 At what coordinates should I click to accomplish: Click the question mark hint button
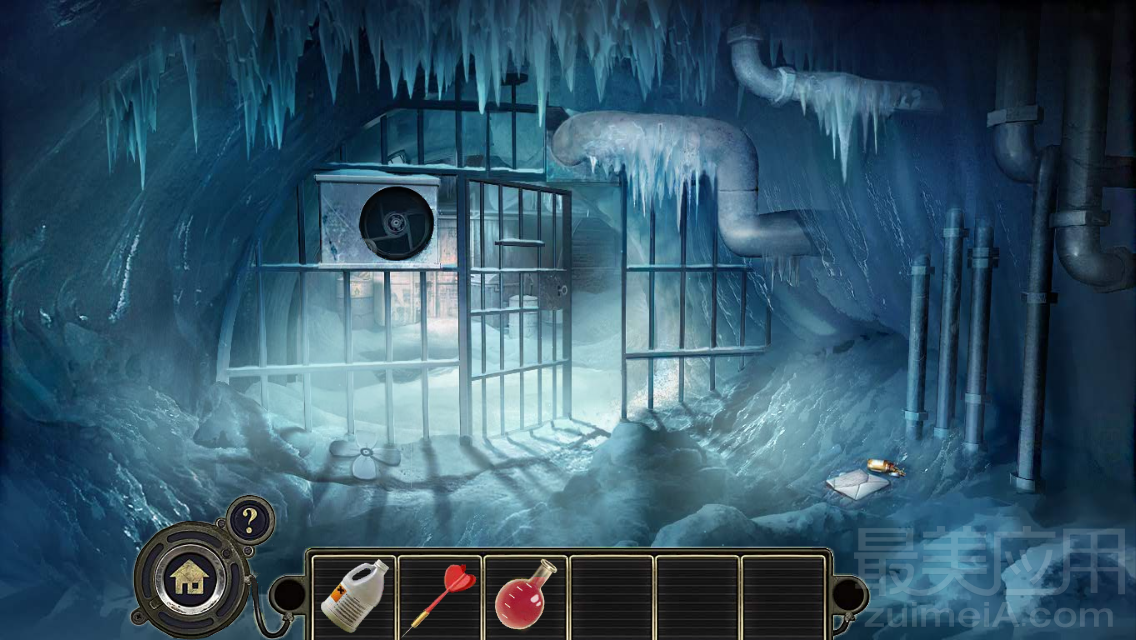pyautogui.click(x=247, y=519)
